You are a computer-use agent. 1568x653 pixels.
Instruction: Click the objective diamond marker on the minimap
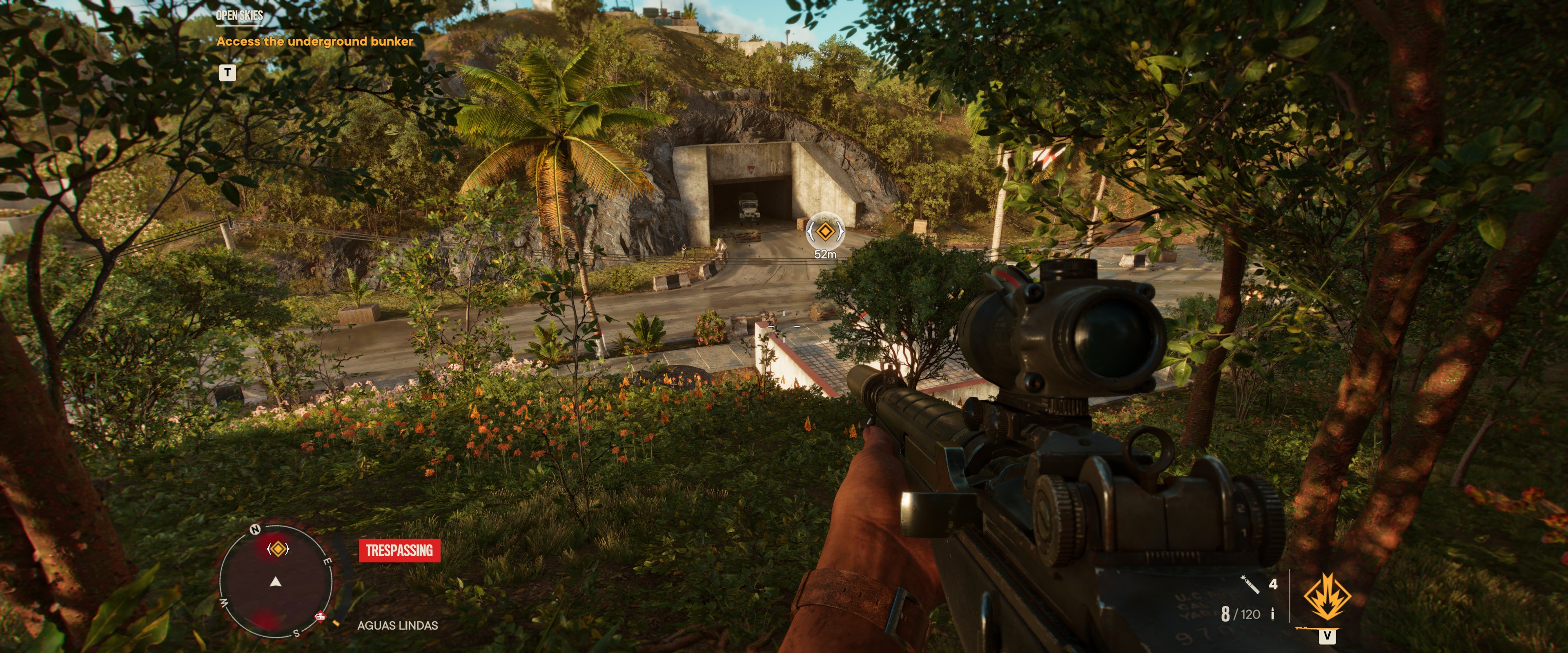tap(278, 549)
